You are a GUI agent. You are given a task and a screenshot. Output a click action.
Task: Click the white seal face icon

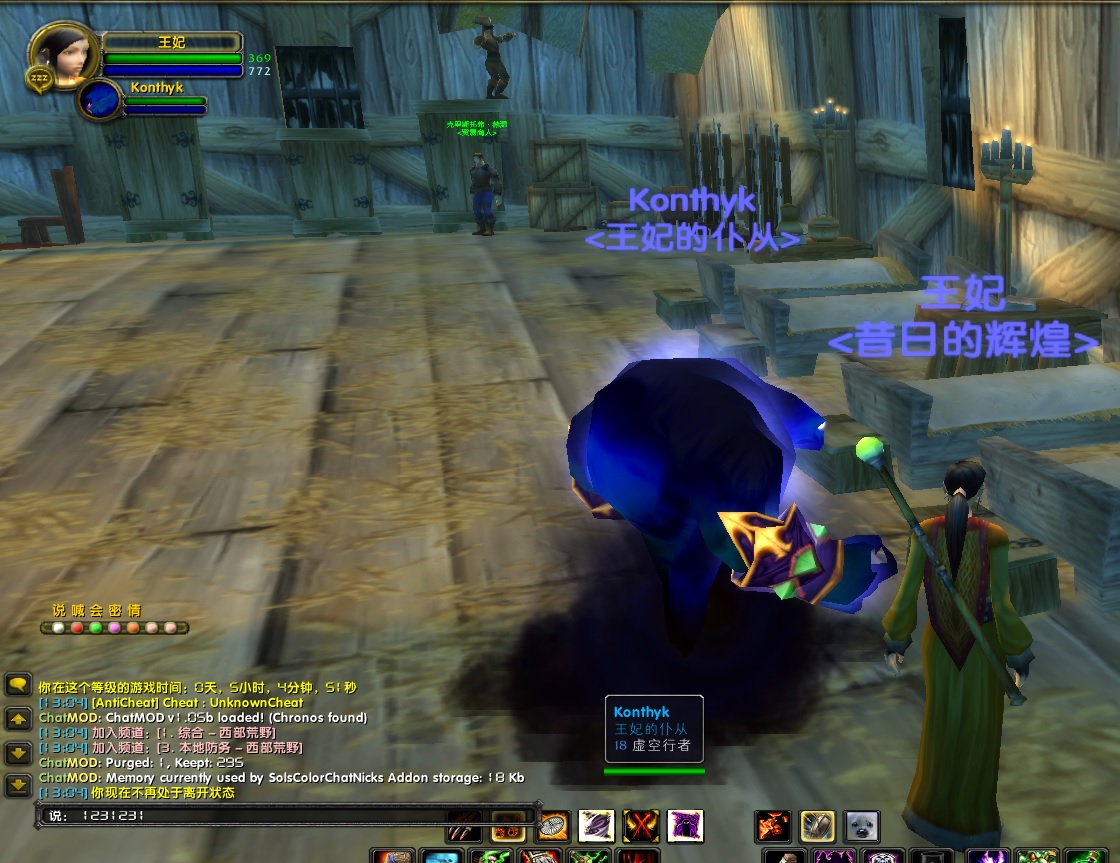pyautogui.click(x=861, y=826)
